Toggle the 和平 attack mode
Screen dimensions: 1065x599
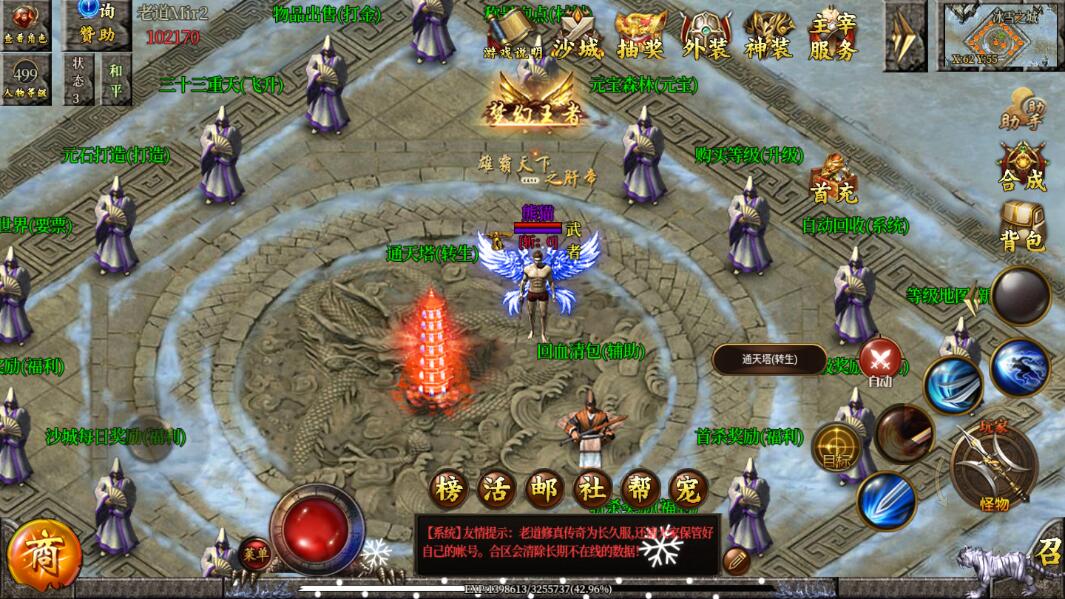click(116, 80)
